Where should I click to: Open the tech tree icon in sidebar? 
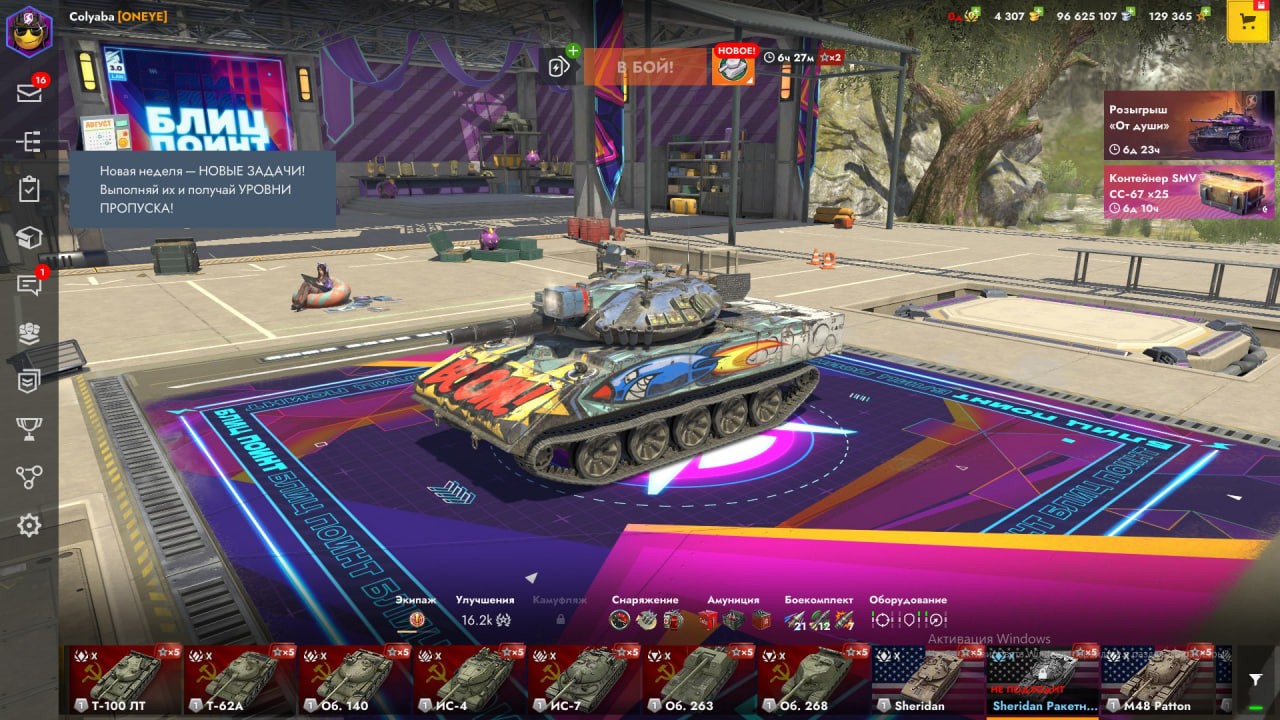29,142
